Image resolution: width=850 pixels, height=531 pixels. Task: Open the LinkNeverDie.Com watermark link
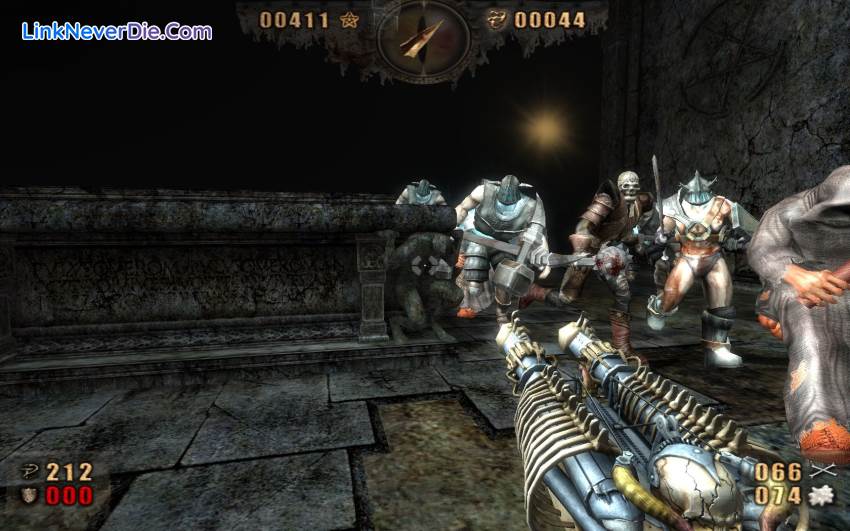(117, 31)
